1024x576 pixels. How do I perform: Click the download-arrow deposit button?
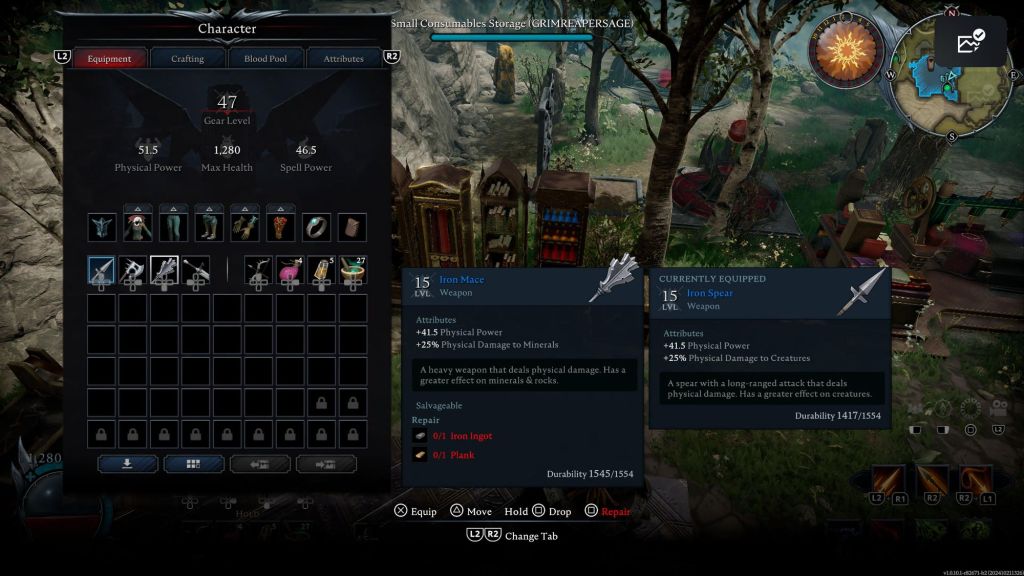pyautogui.click(x=127, y=464)
